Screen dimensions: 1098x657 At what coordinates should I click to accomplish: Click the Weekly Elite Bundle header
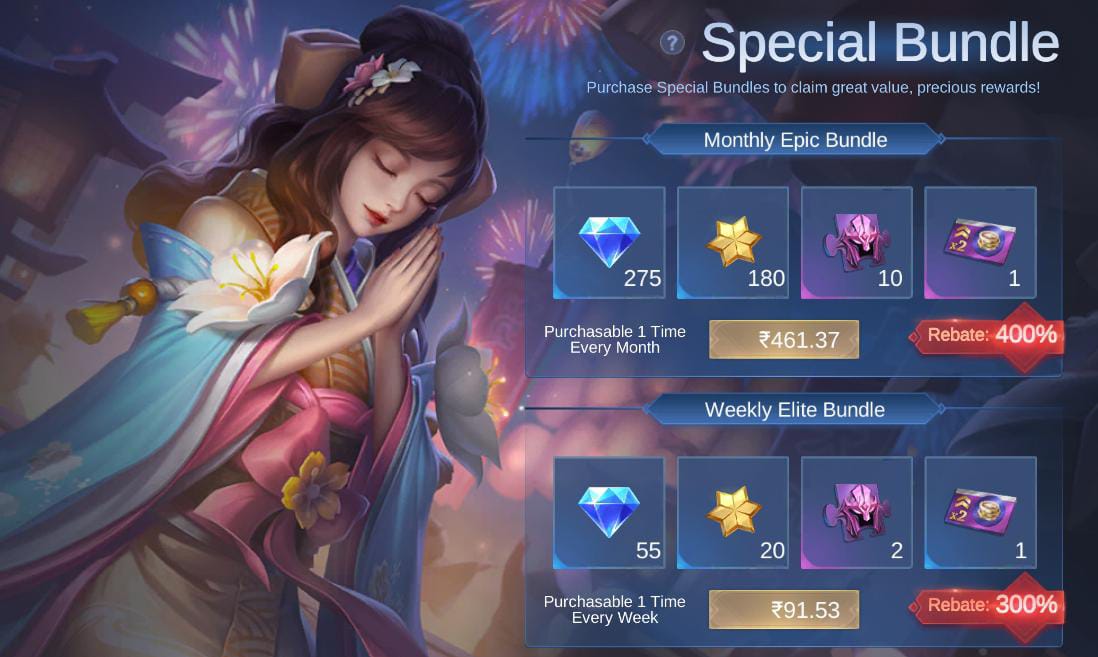[x=795, y=410]
